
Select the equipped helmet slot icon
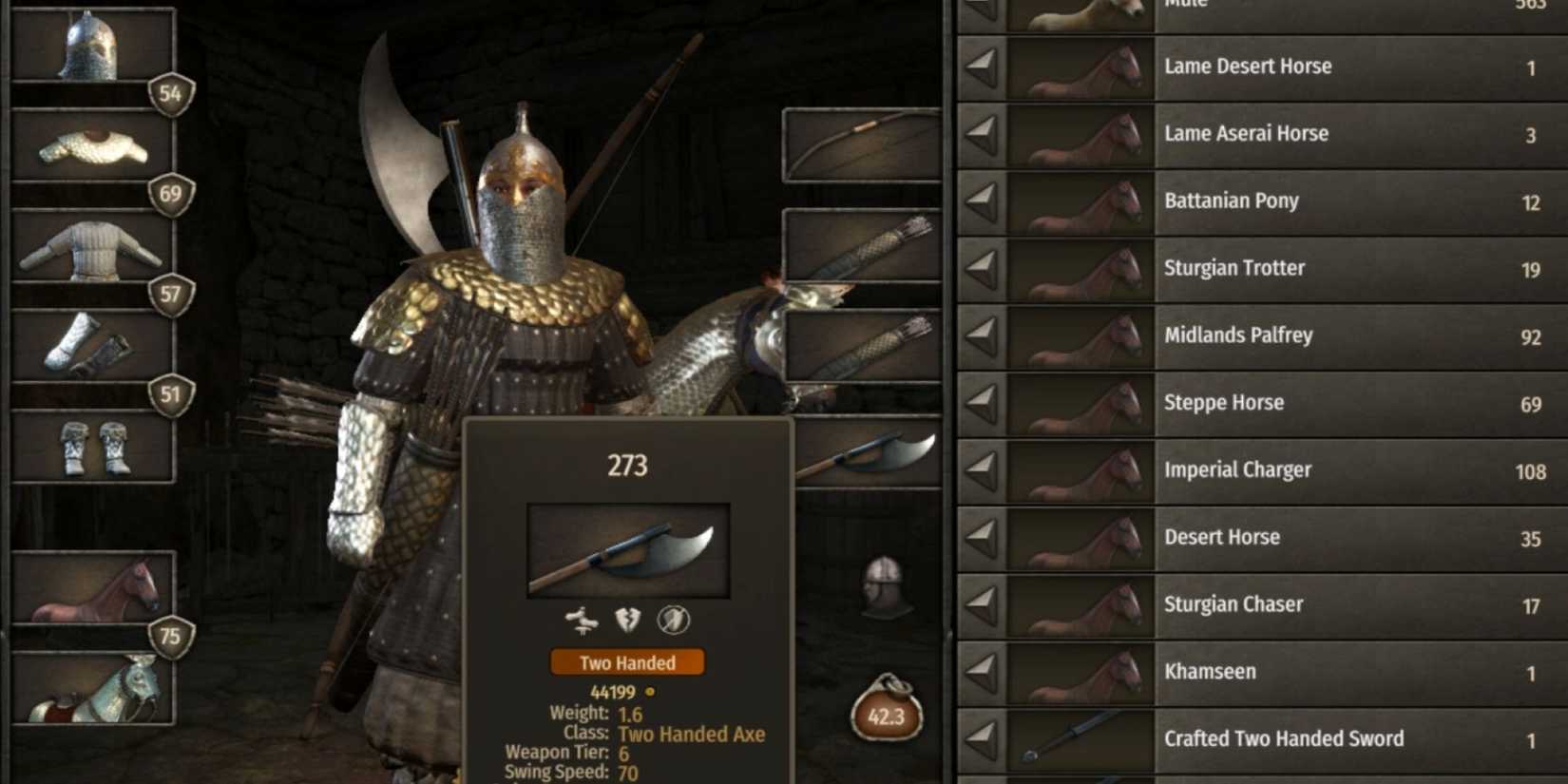click(x=92, y=43)
